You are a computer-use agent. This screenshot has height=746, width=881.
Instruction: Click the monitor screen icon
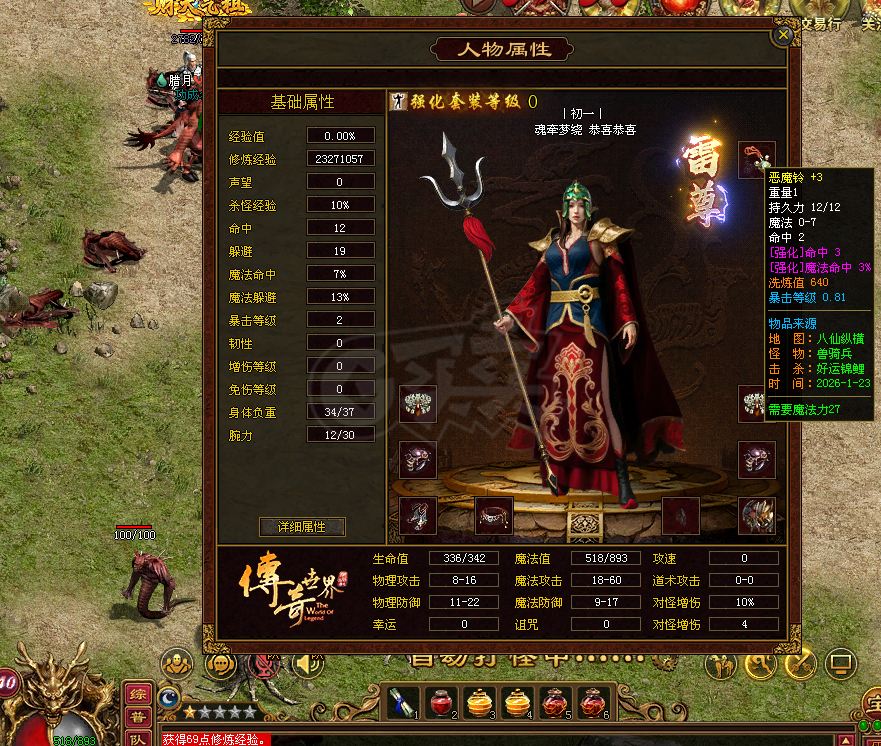pyautogui.click(x=839, y=662)
